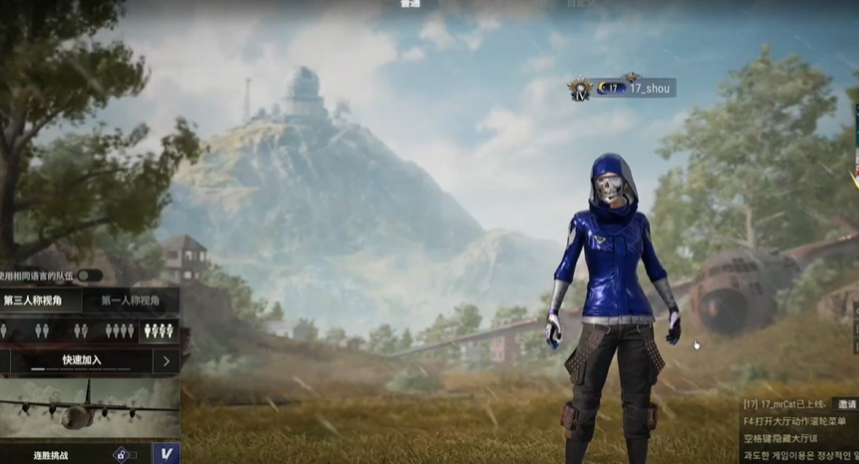
Task: Click the blue V badge button
Action: click(x=167, y=453)
